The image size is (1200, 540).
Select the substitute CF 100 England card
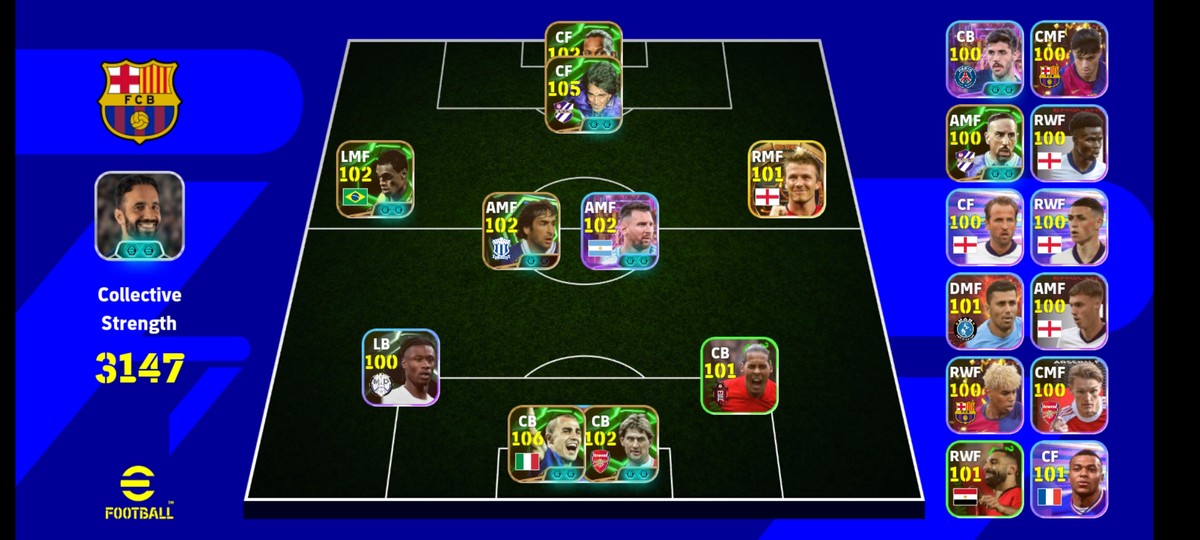(x=985, y=227)
